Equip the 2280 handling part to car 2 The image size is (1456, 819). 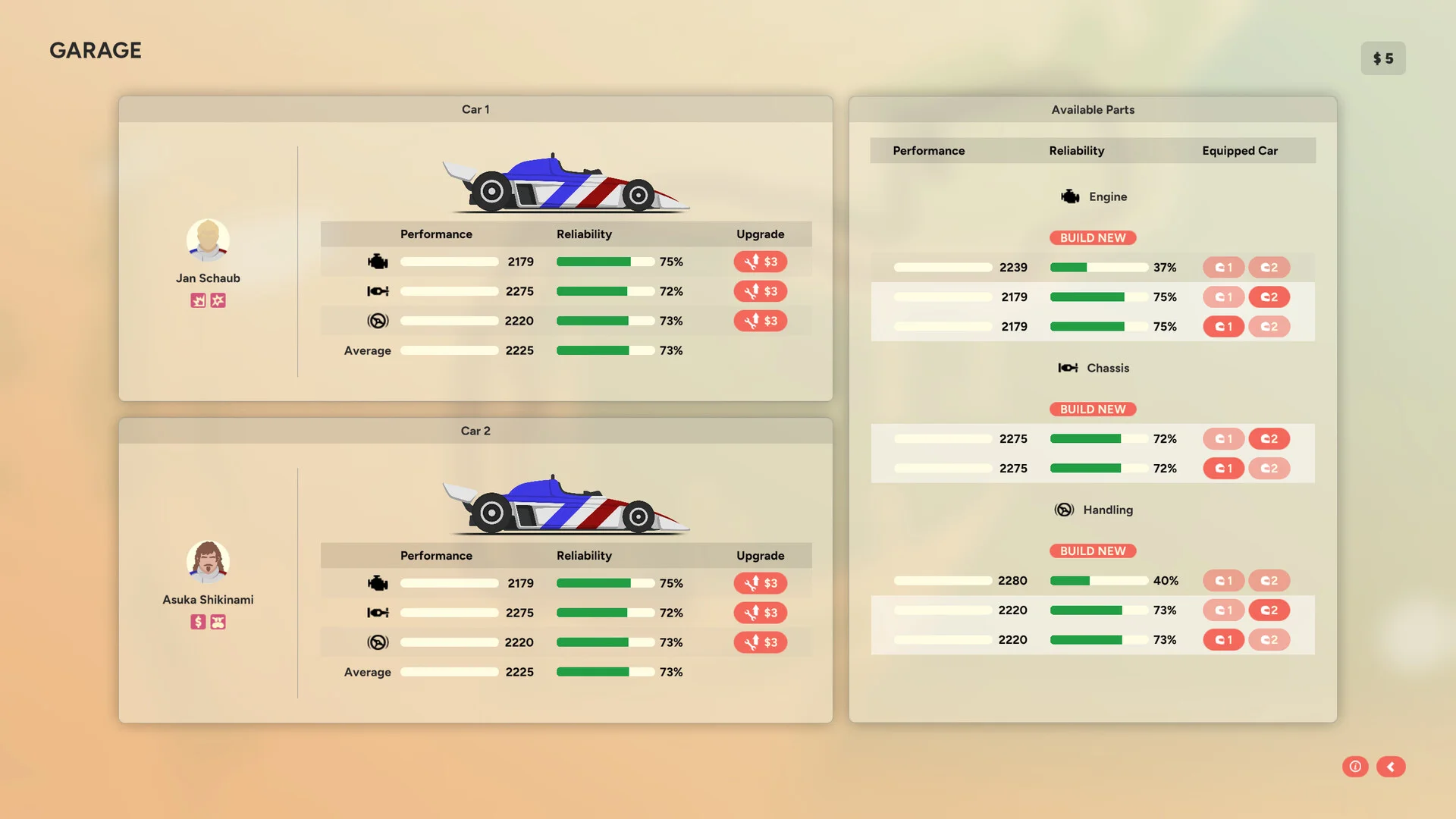[1269, 581]
